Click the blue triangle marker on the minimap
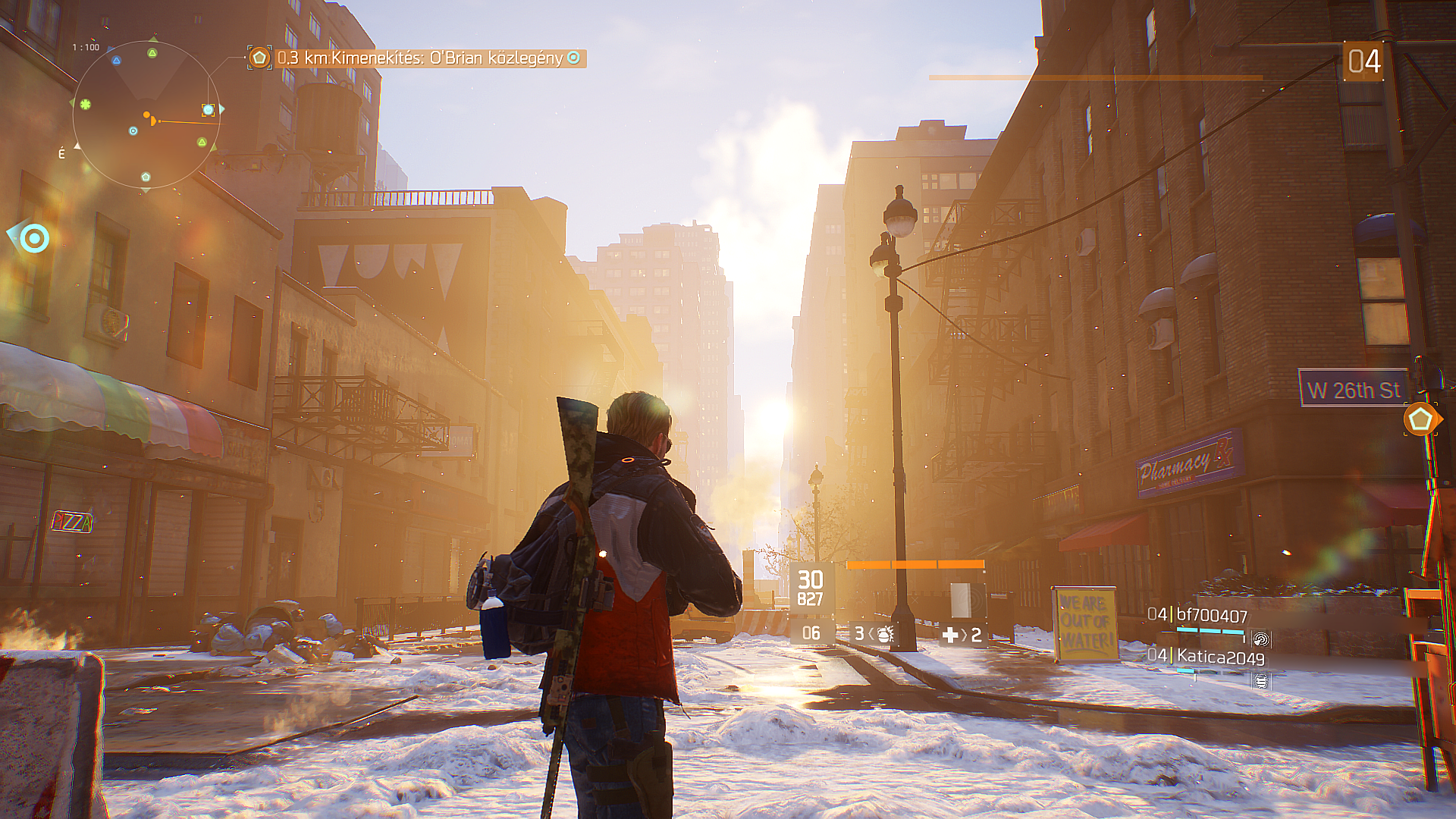The width and height of the screenshot is (1456, 819). (x=116, y=61)
